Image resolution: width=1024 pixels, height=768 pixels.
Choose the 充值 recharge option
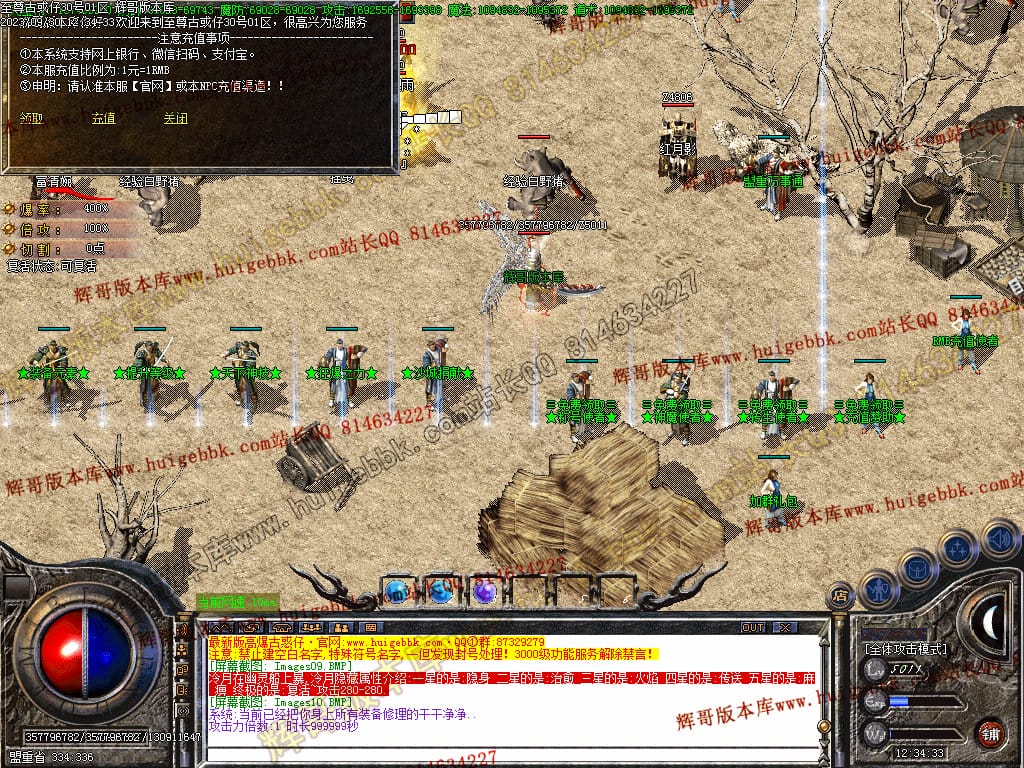coord(103,118)
